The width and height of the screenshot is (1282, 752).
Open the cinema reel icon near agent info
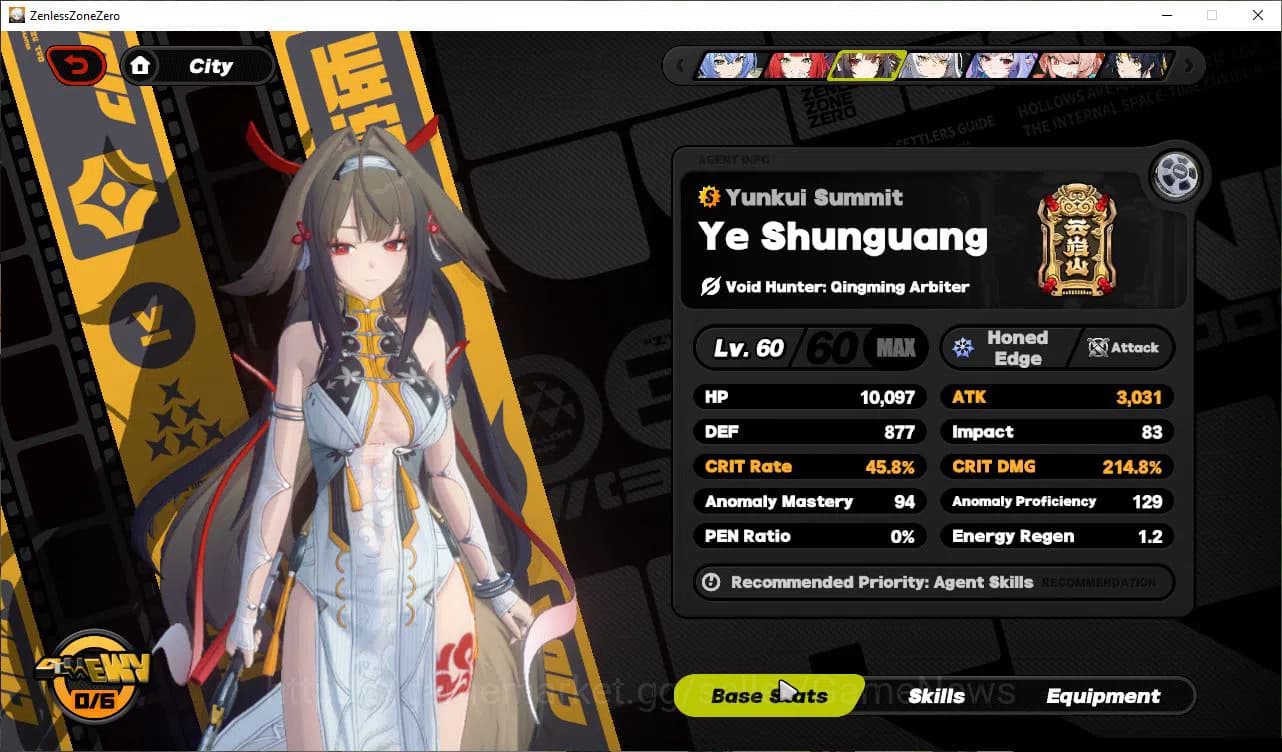coord(1177,174)
